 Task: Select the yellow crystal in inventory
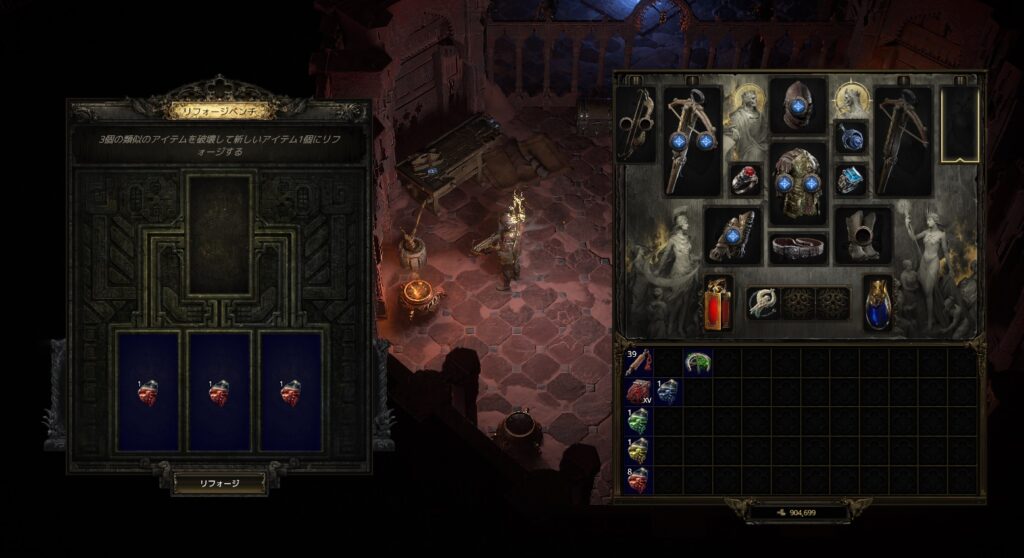pyautogui.click(x=638, y=451)
